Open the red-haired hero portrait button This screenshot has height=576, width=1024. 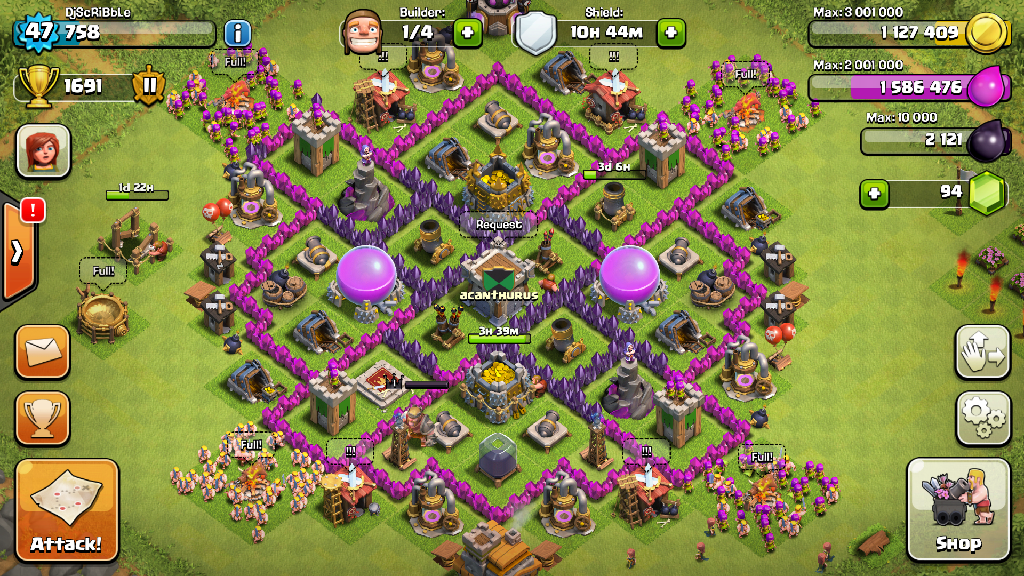(42, 151)
